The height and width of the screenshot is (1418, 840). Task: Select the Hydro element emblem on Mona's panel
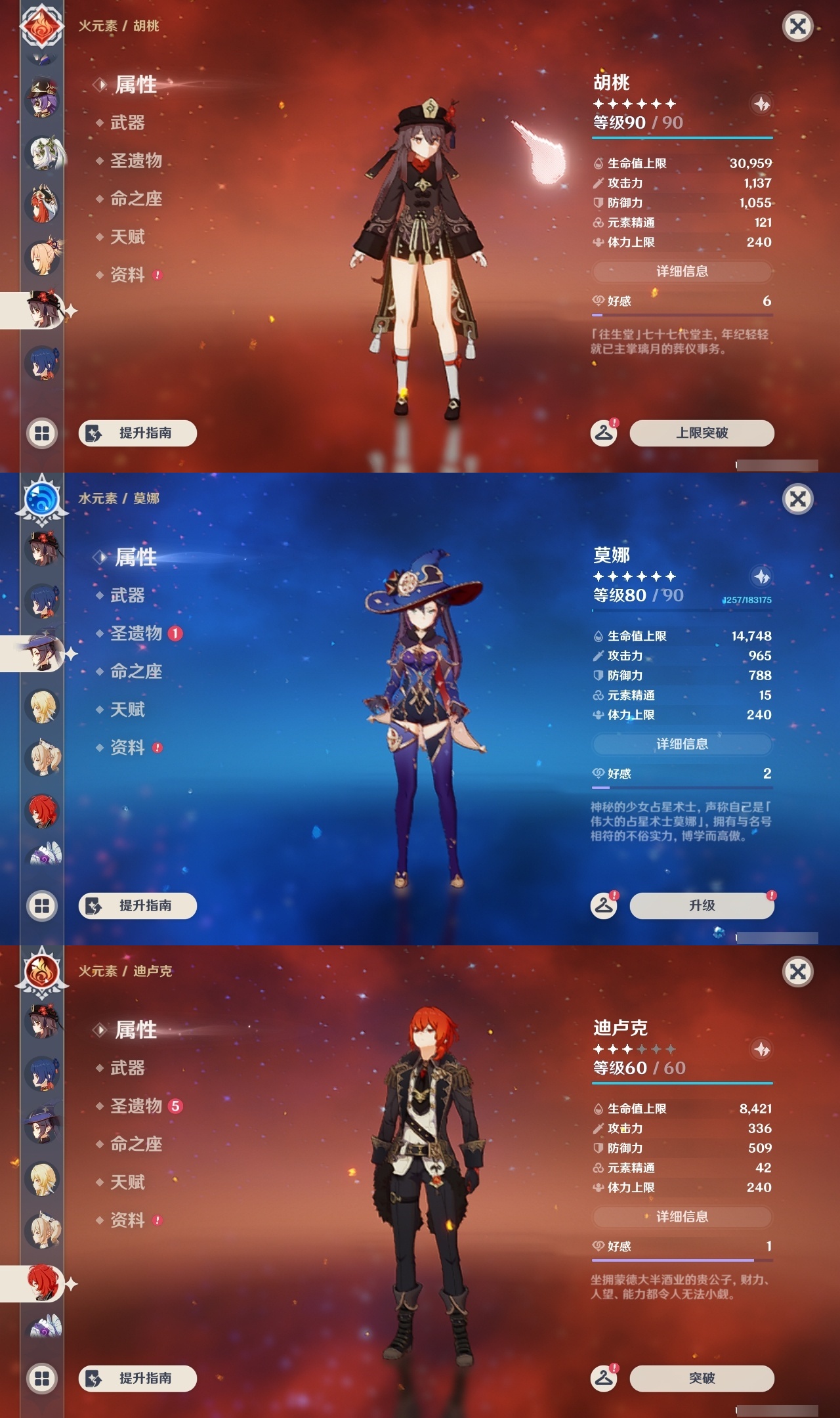(41, 499)
